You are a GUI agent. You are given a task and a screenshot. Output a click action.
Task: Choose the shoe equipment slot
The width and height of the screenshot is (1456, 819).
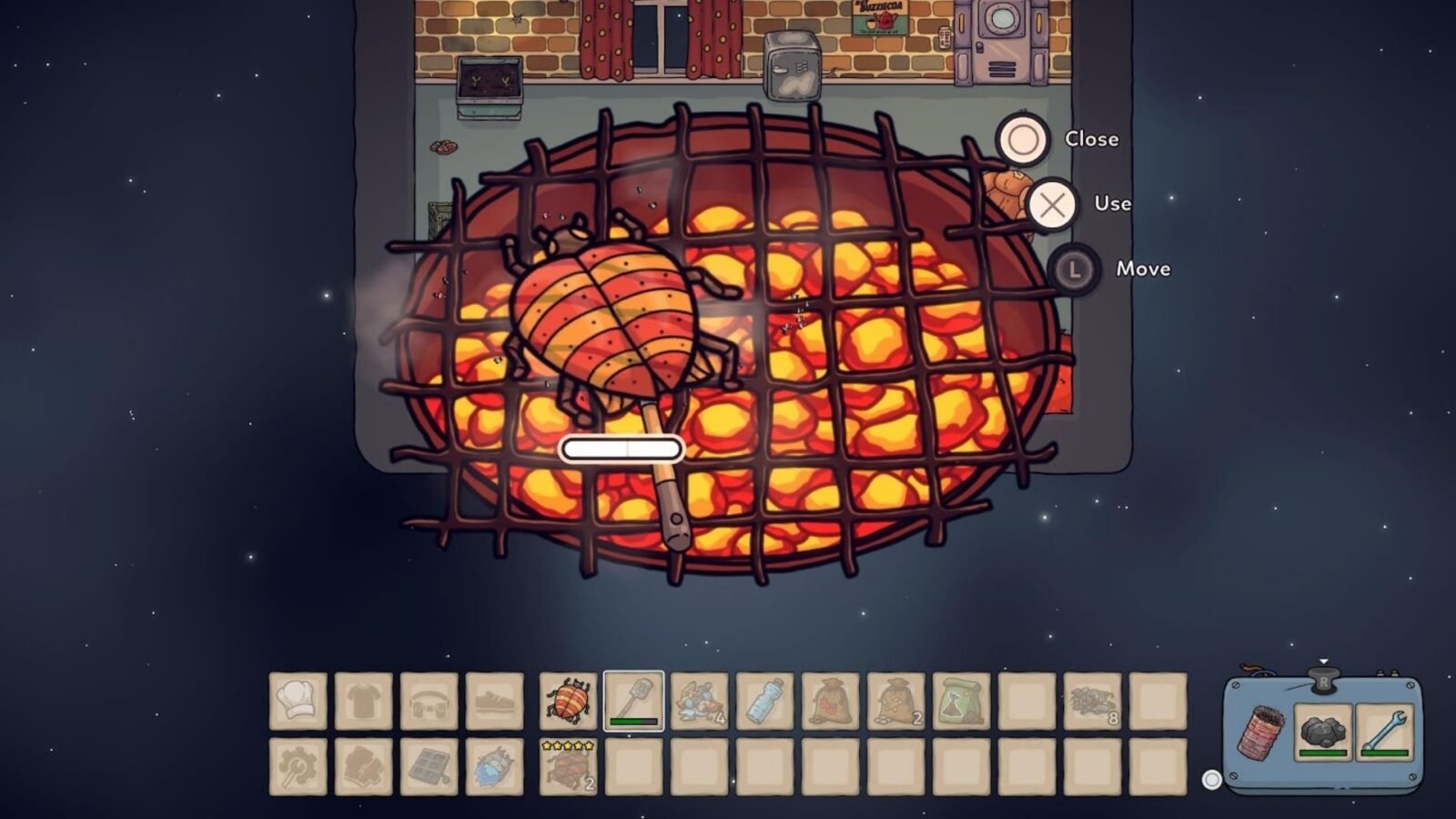point(495,702)
